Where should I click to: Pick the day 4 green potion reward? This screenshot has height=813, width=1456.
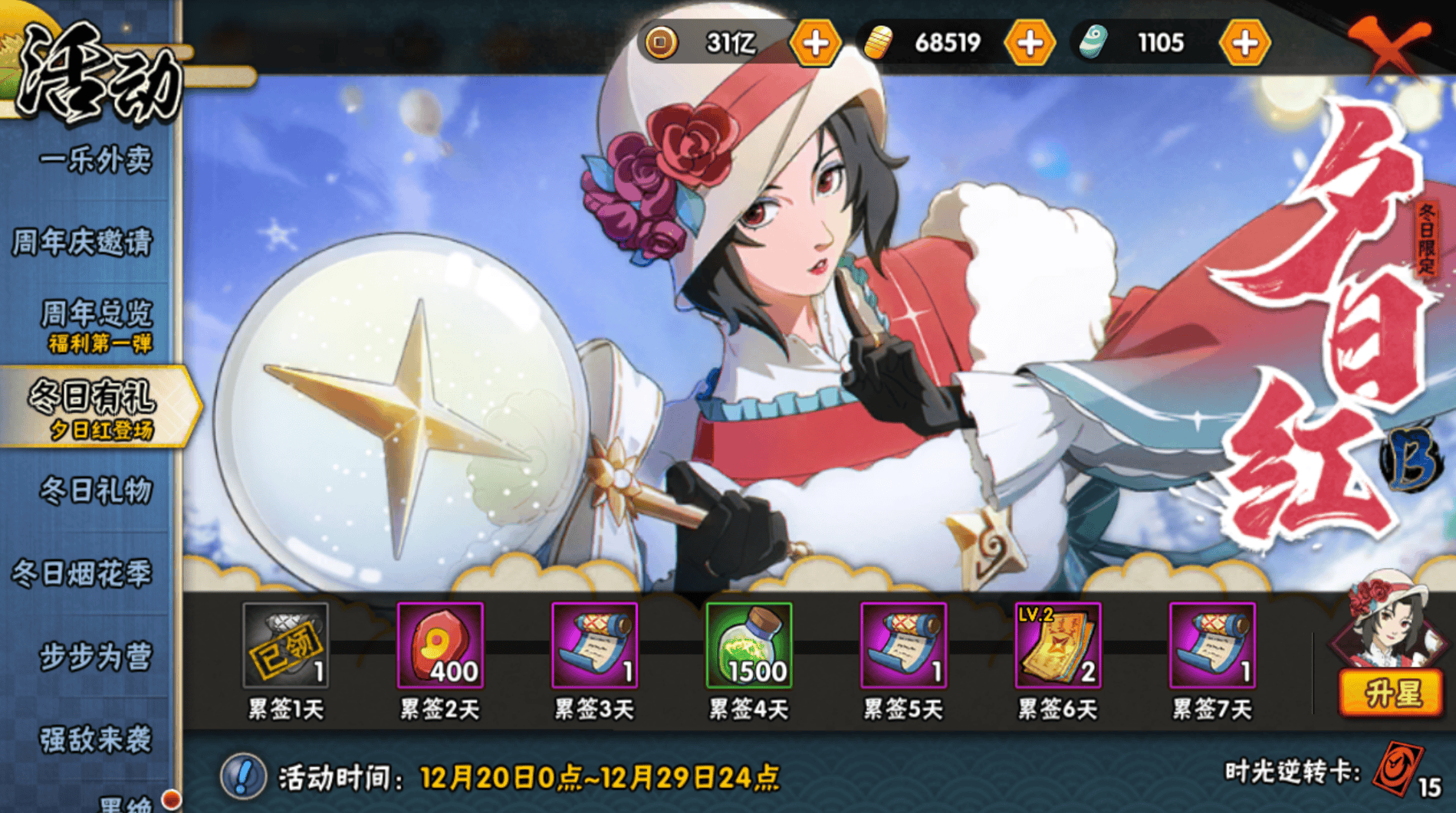[x=749, y=645]
